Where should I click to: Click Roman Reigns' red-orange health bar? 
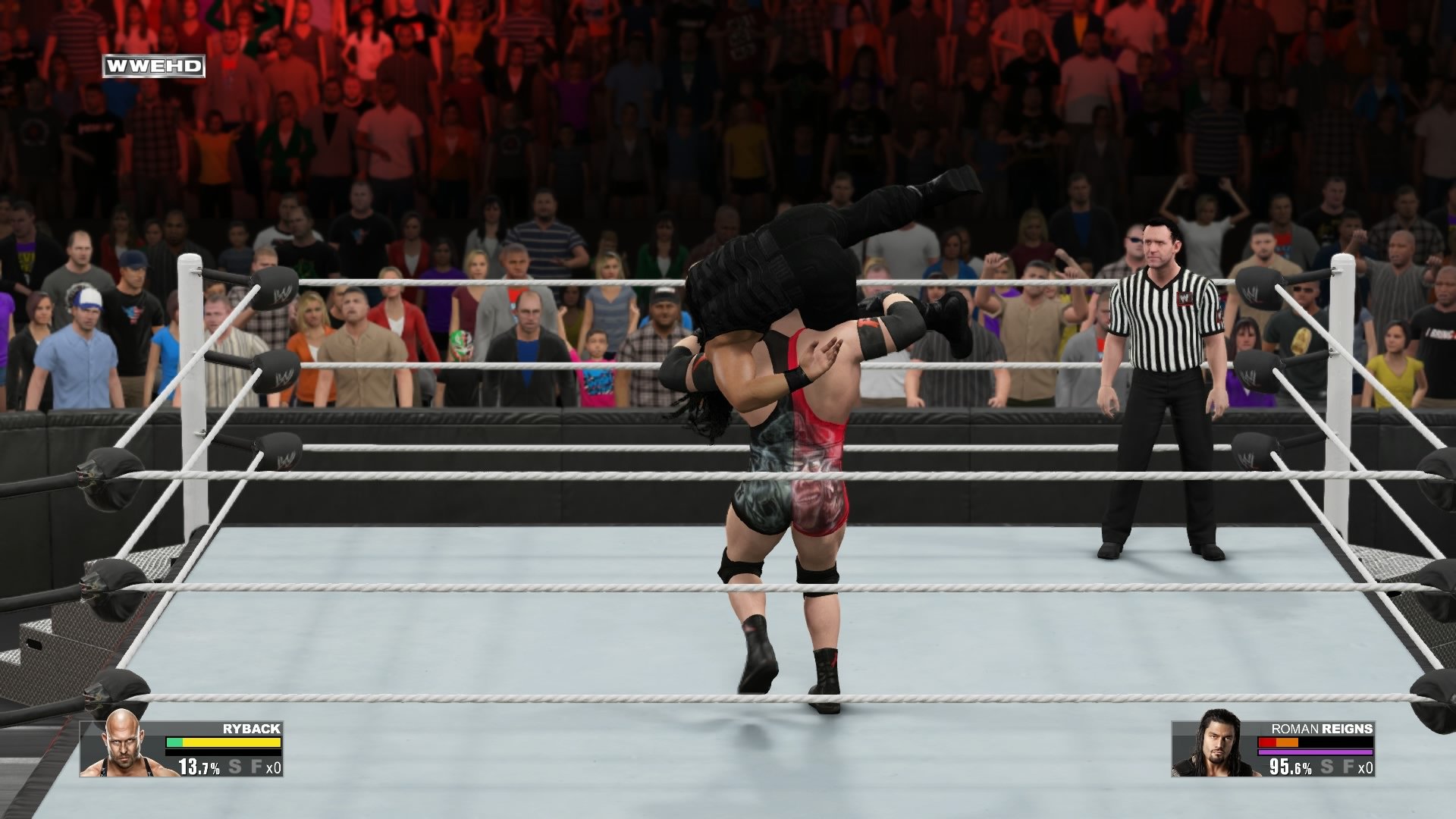1278,742
